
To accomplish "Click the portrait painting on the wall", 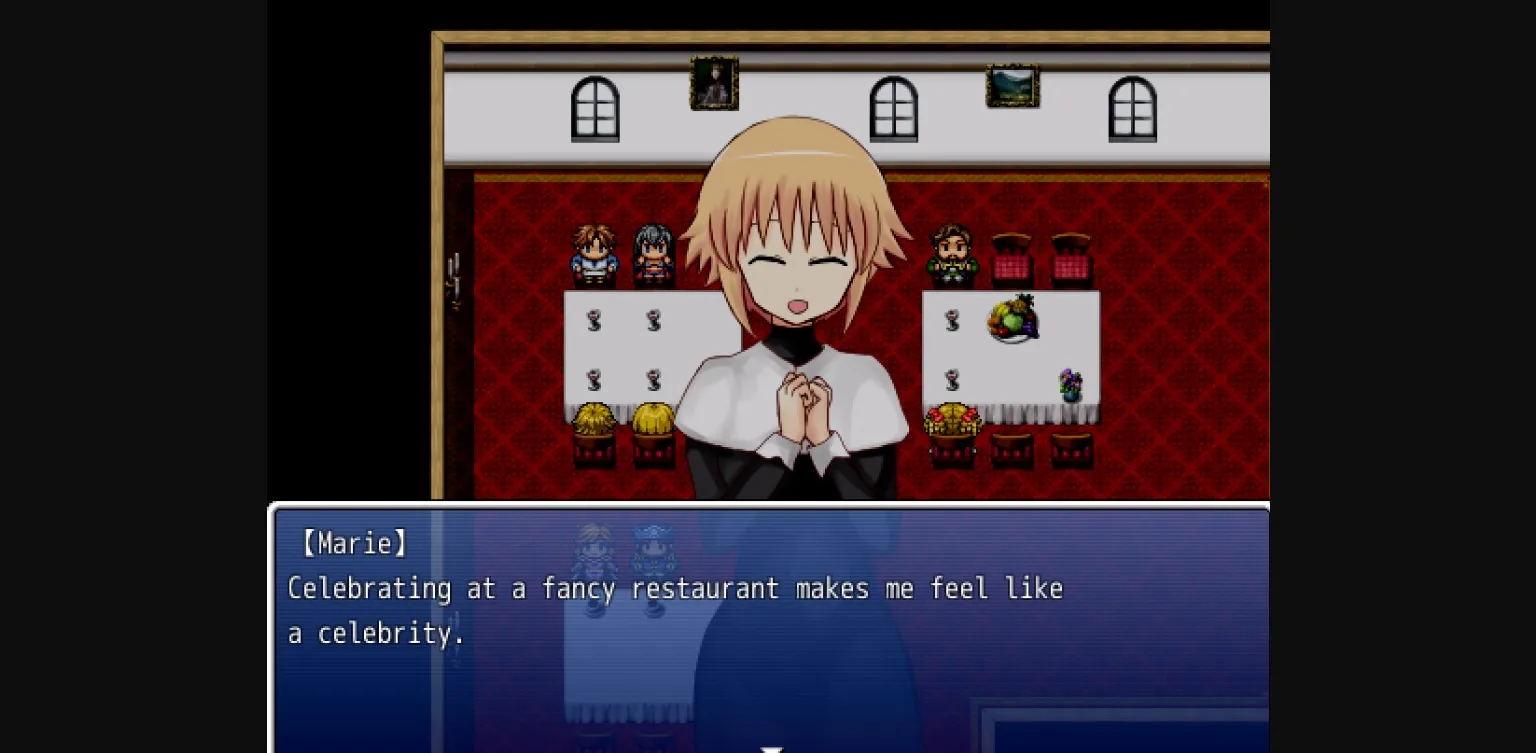I will [x=714, y=83].
